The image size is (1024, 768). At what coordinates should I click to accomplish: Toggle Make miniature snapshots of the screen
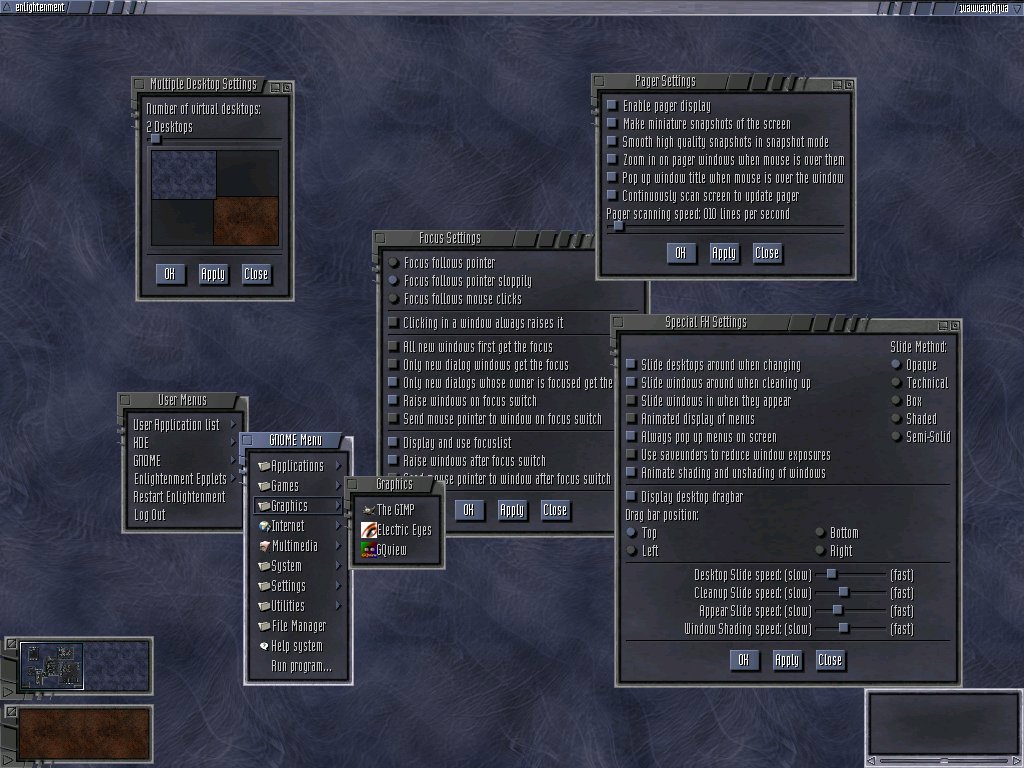point(612,124)
